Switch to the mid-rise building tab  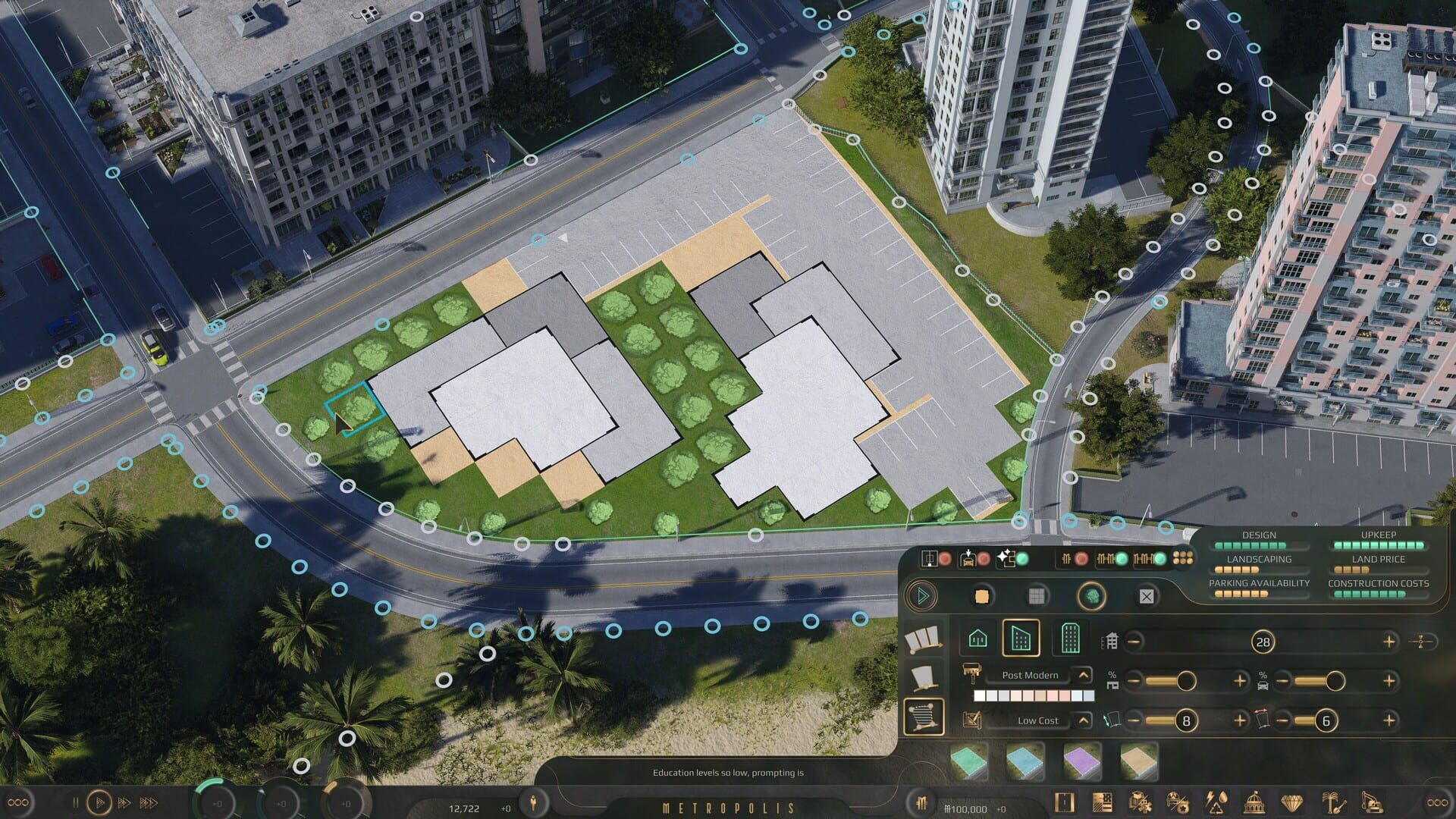coord(1022,639)
